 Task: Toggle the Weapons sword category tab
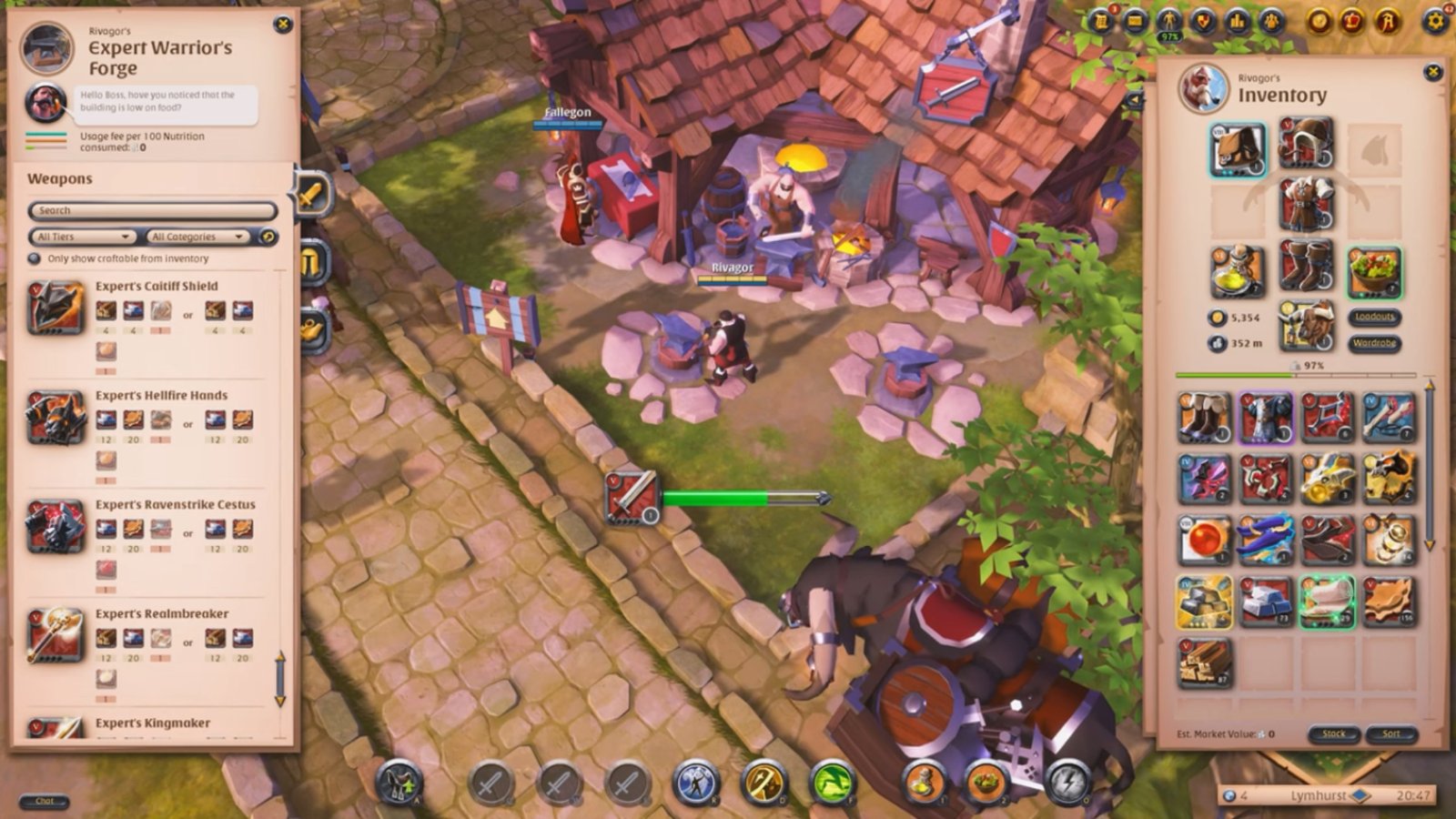tap(309, 194)
